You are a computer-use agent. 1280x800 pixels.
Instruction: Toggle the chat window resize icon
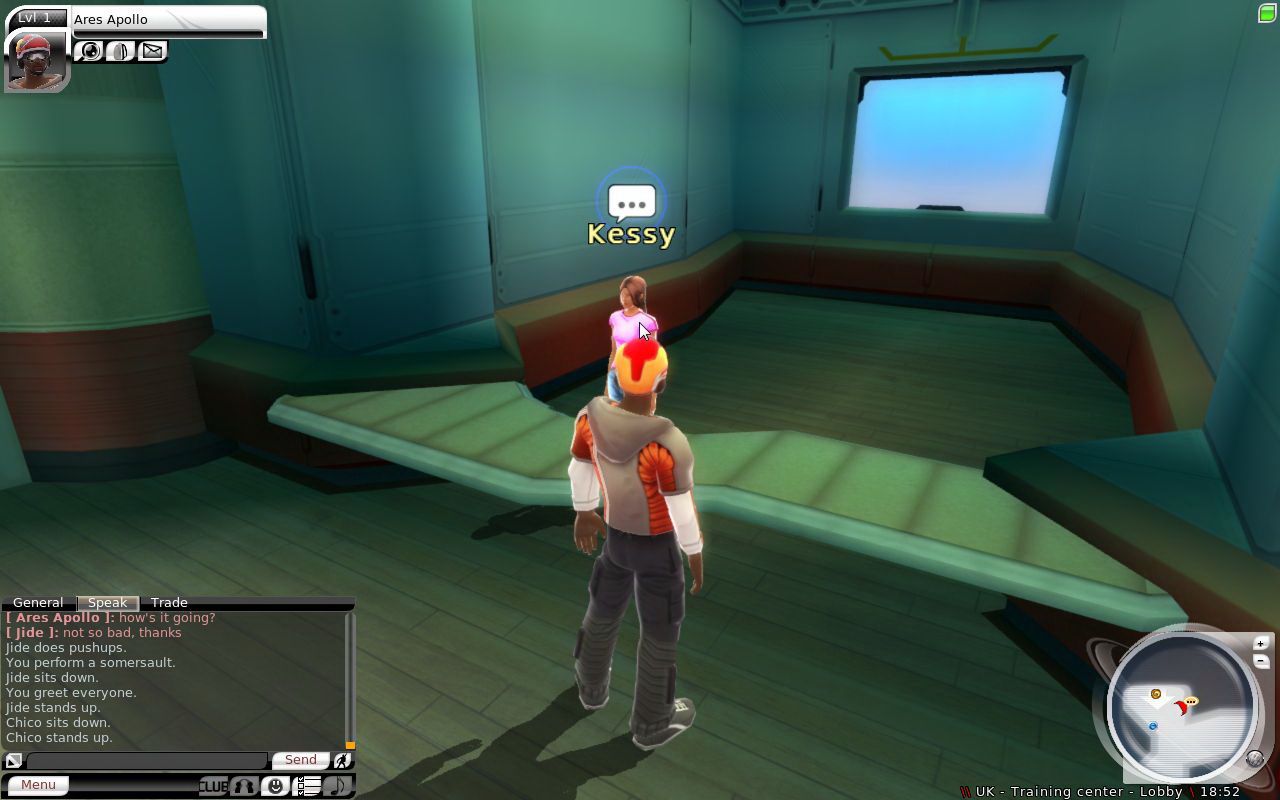14,761
